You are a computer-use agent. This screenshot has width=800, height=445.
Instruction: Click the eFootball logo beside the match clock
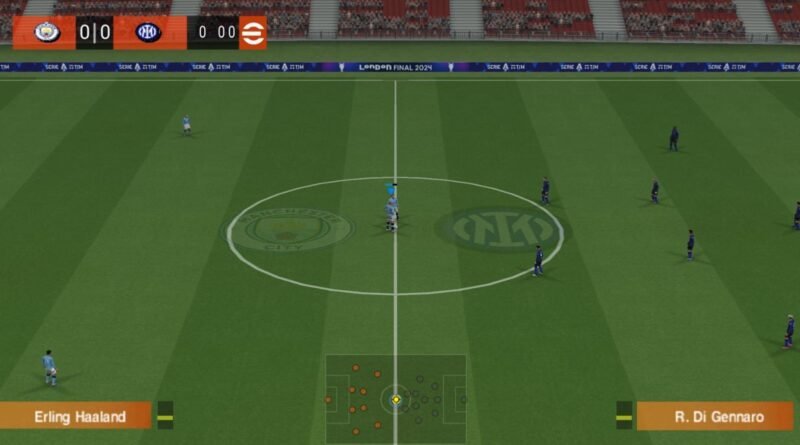pos(253,32)
